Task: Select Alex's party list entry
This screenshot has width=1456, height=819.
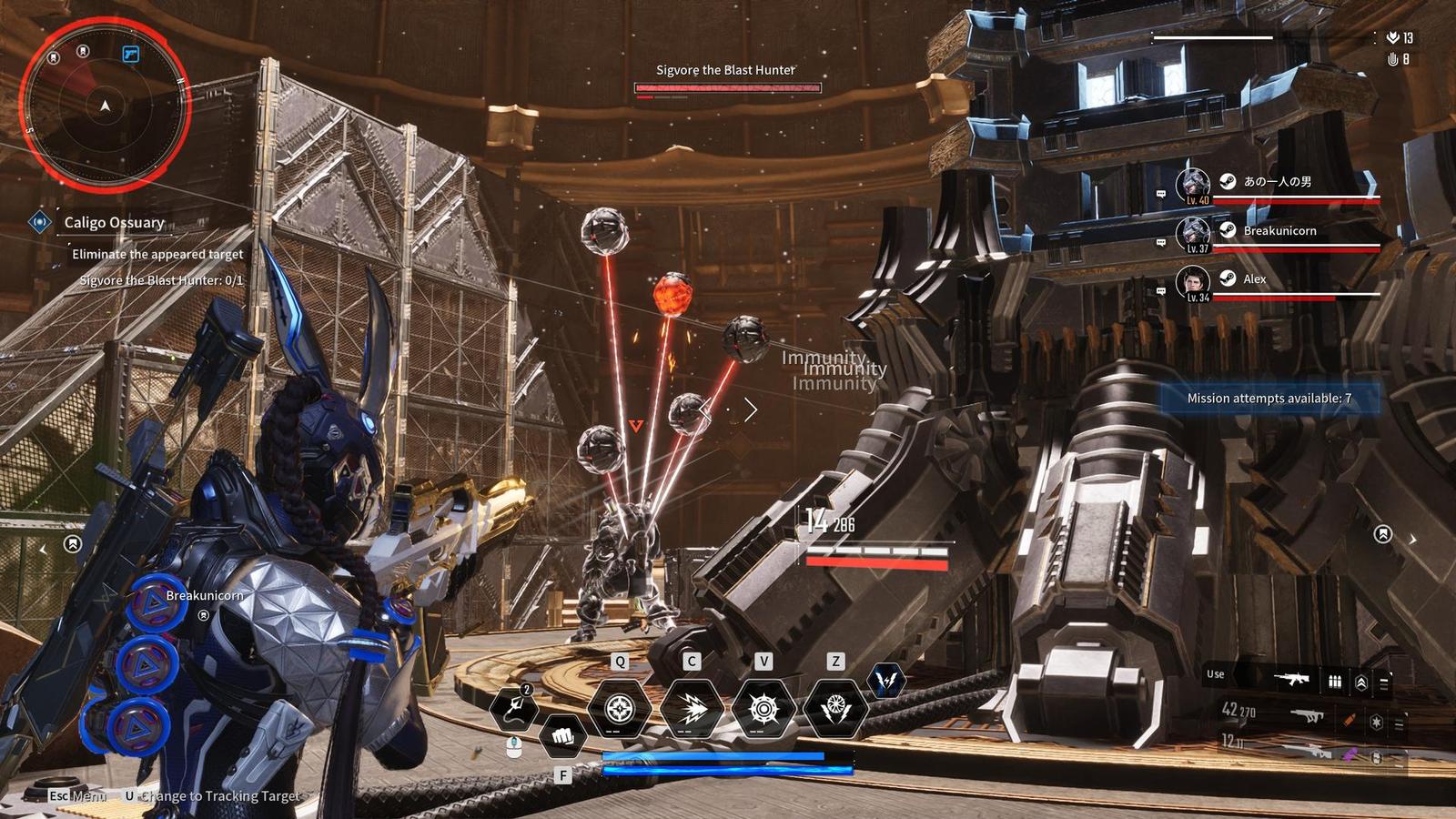Action: click(1254, 279)
